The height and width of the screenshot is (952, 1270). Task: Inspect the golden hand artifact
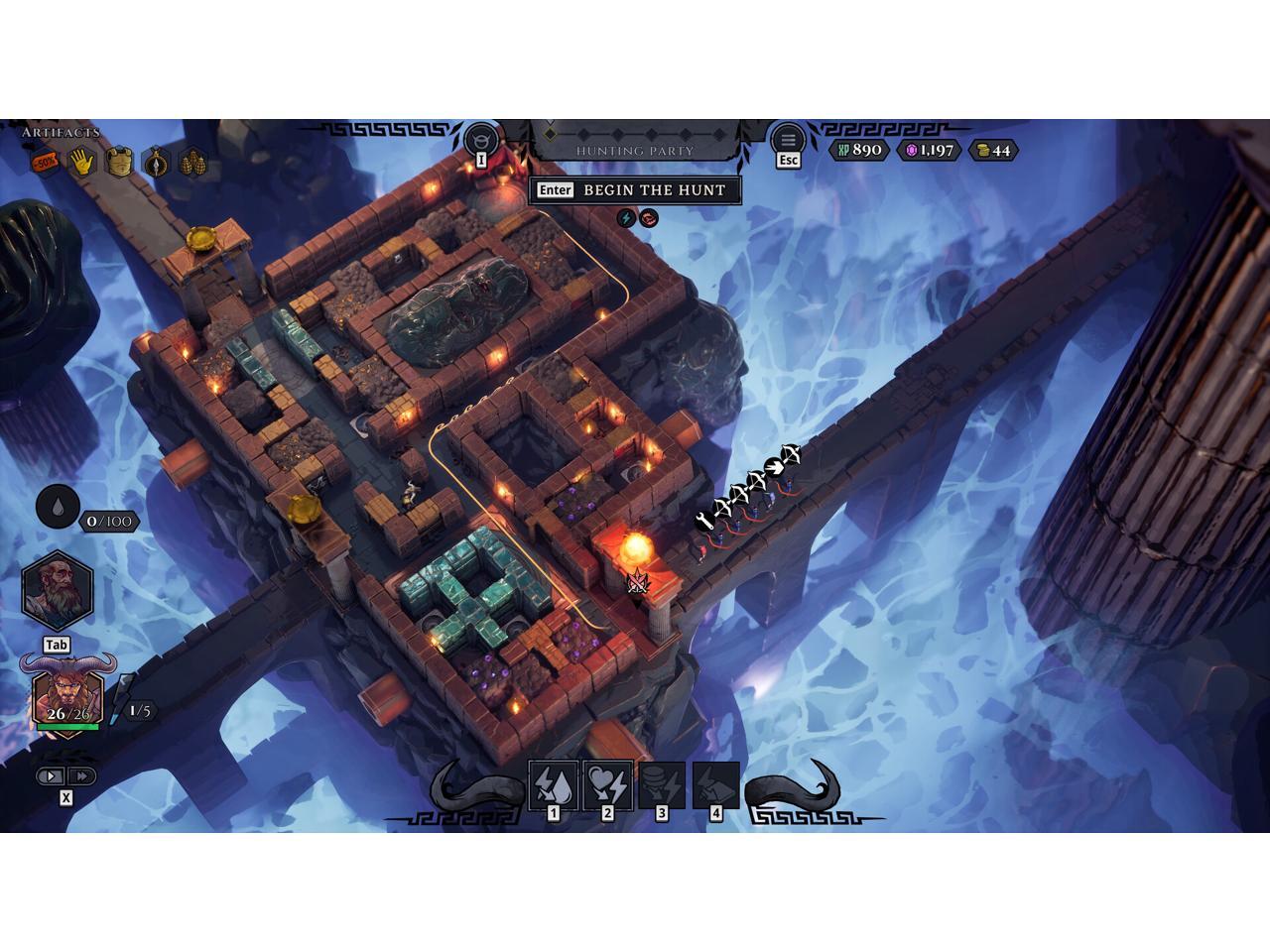[x=81, y=162]
